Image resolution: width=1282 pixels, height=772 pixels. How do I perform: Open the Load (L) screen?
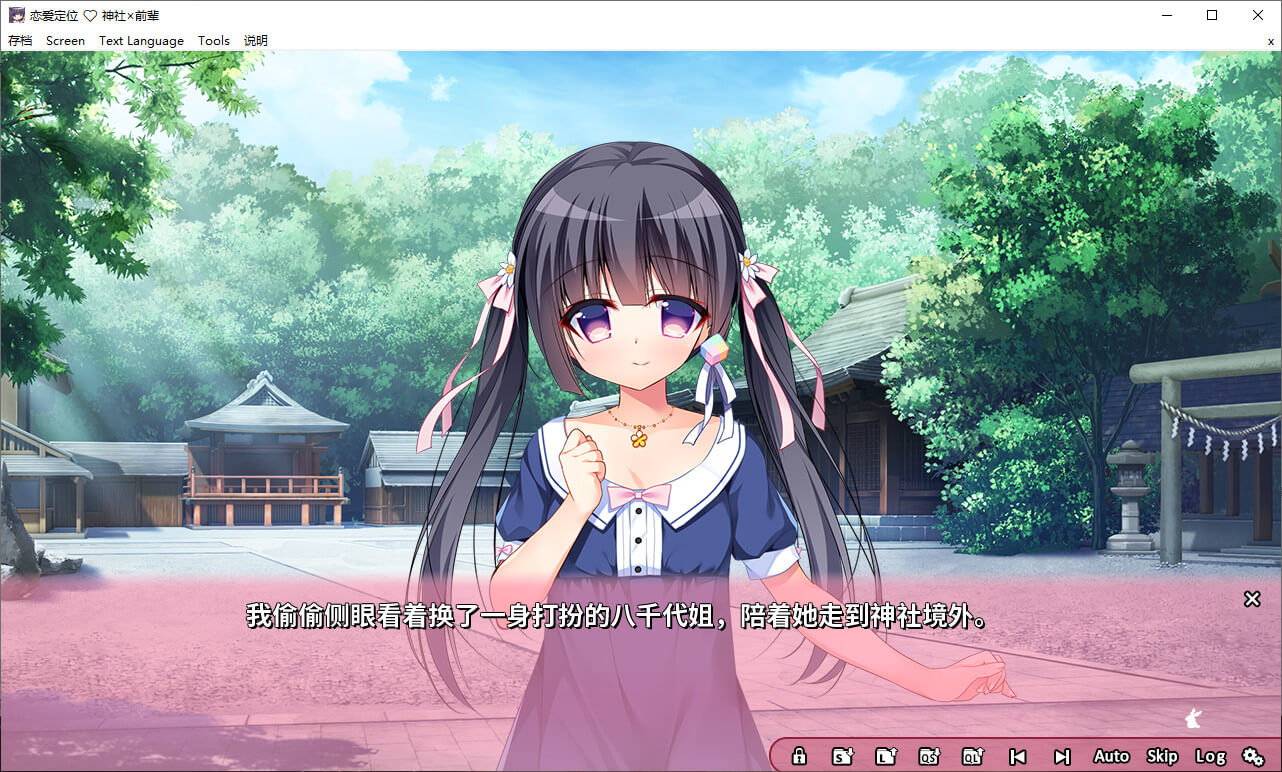[886, 757]
